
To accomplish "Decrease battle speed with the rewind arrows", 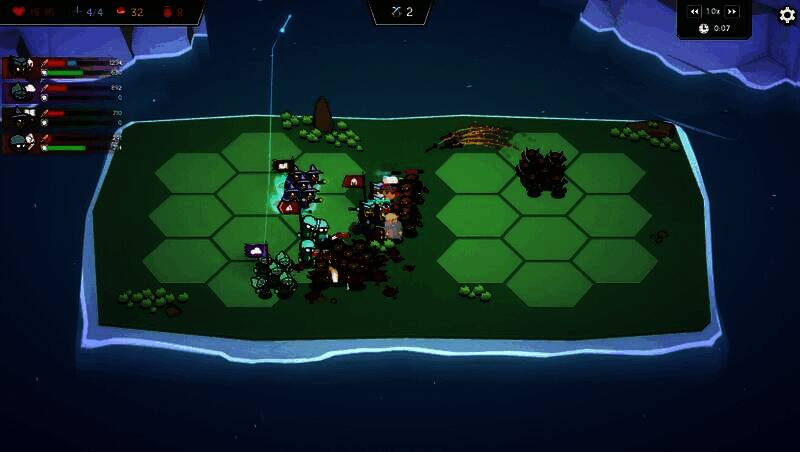I will tap(694, 11).
